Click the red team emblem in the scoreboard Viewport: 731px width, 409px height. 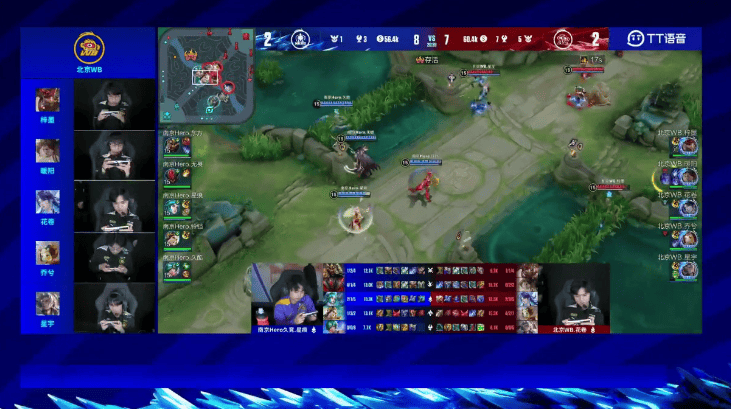(x=564, y=39)
